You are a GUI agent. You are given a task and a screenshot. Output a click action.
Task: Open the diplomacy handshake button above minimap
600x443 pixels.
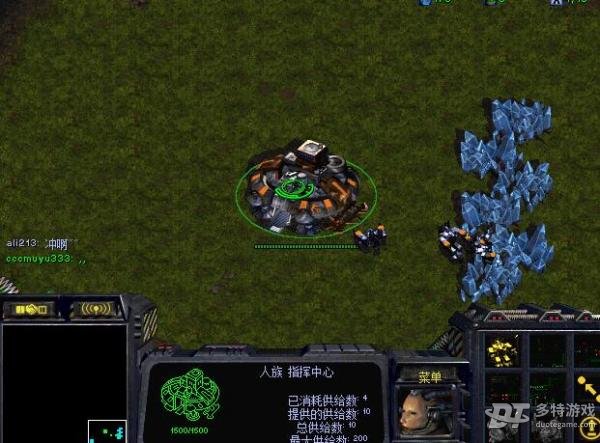[28, 310]
